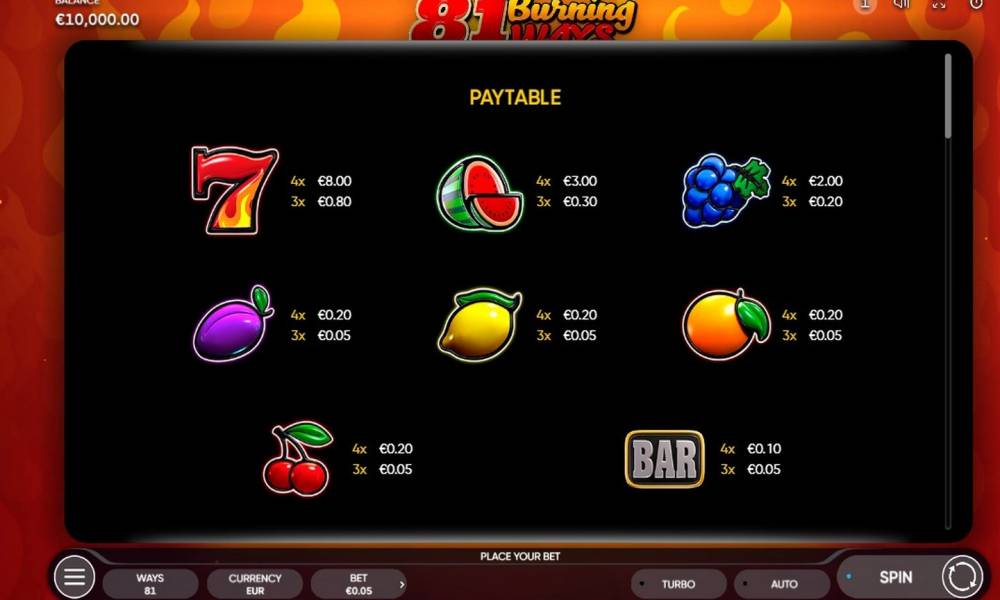This screenshot has width=1000, height=600.
Task: Open the info icon at top
Action: pyautogui.click(x=866, y=5)
